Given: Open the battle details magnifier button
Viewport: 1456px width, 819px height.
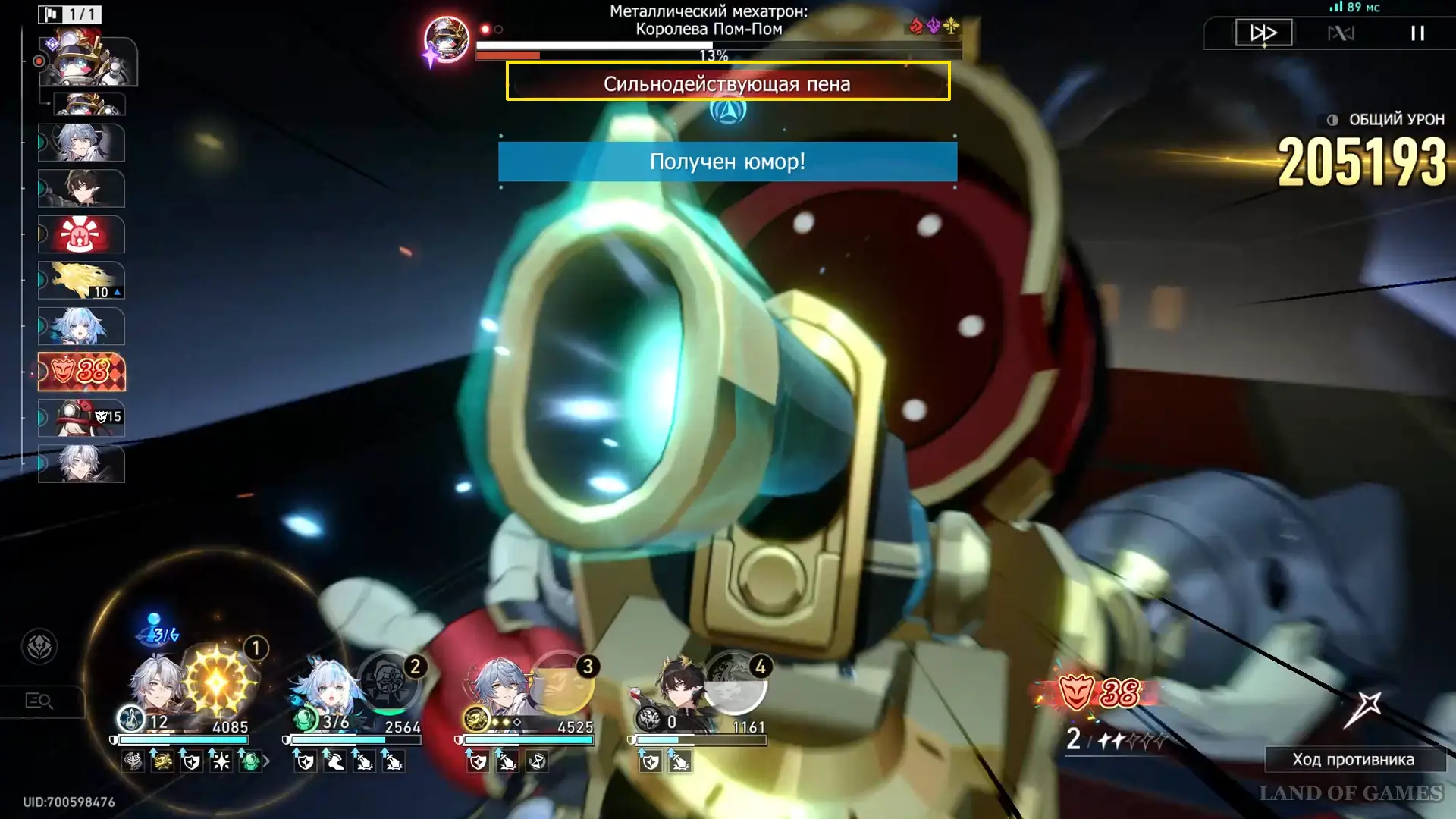Looking at the screenshot, I should coord(39,701).
